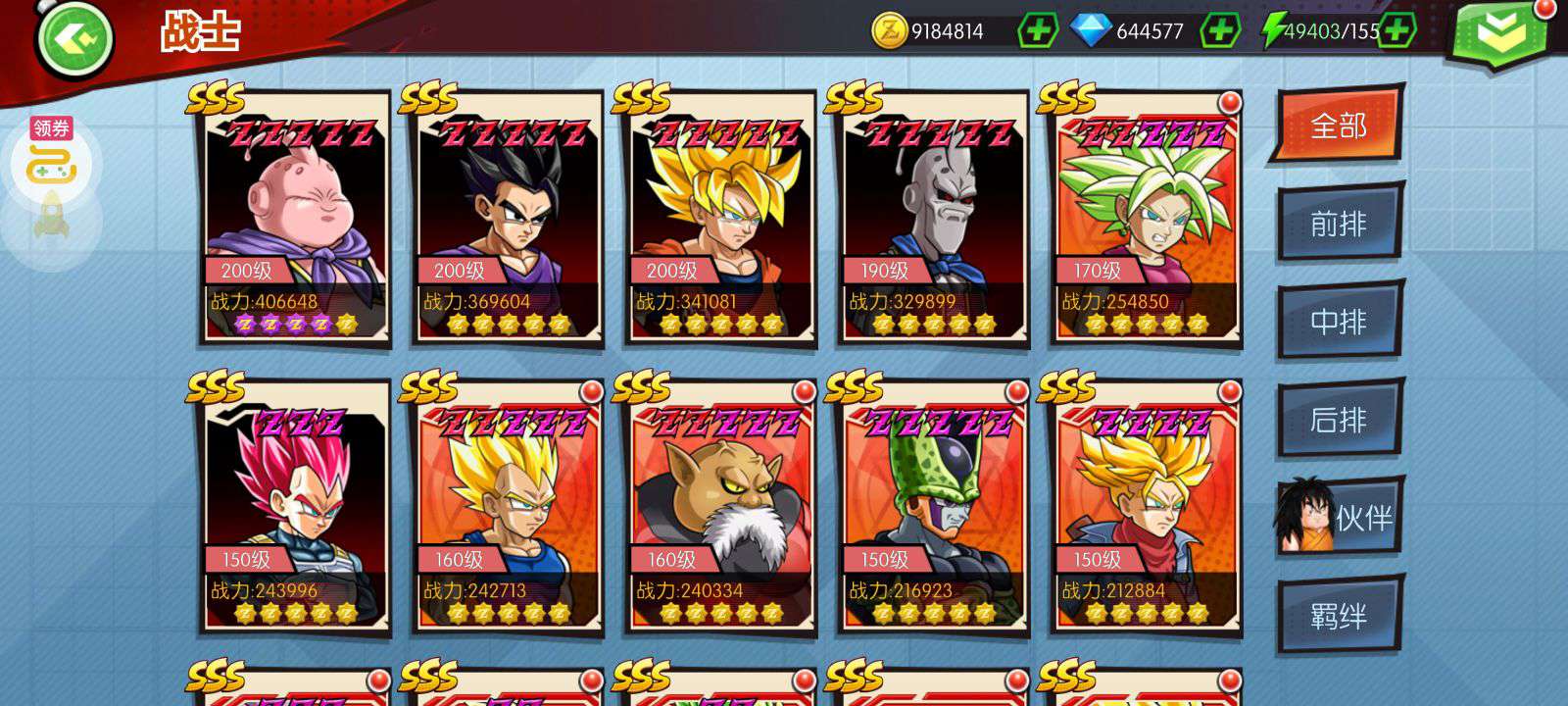Choose the red-haired Vegeta card

tap(294, 507)
